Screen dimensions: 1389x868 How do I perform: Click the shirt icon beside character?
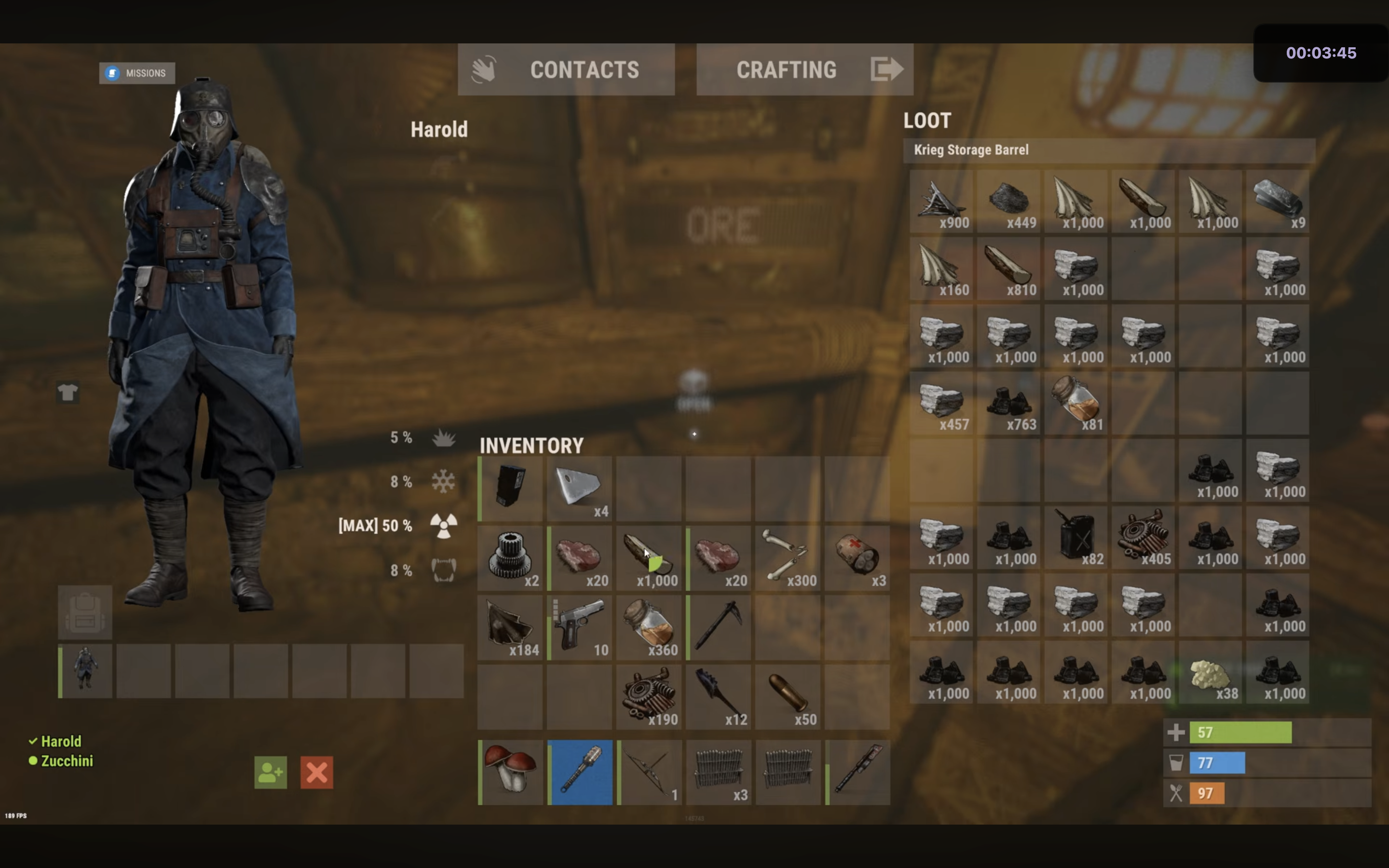coord(68,393)
